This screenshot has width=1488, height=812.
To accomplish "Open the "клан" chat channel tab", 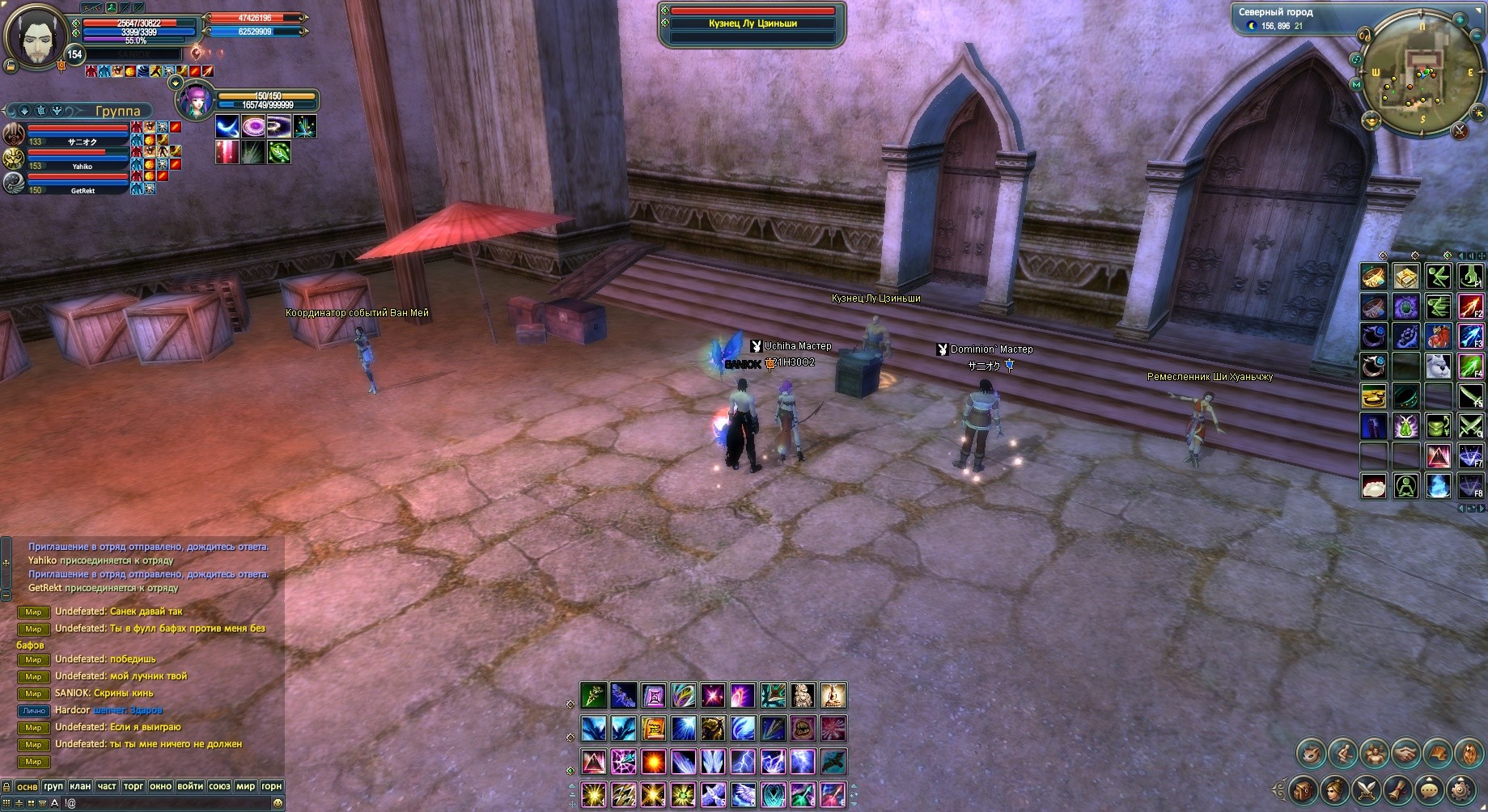I will coord(80,786).
